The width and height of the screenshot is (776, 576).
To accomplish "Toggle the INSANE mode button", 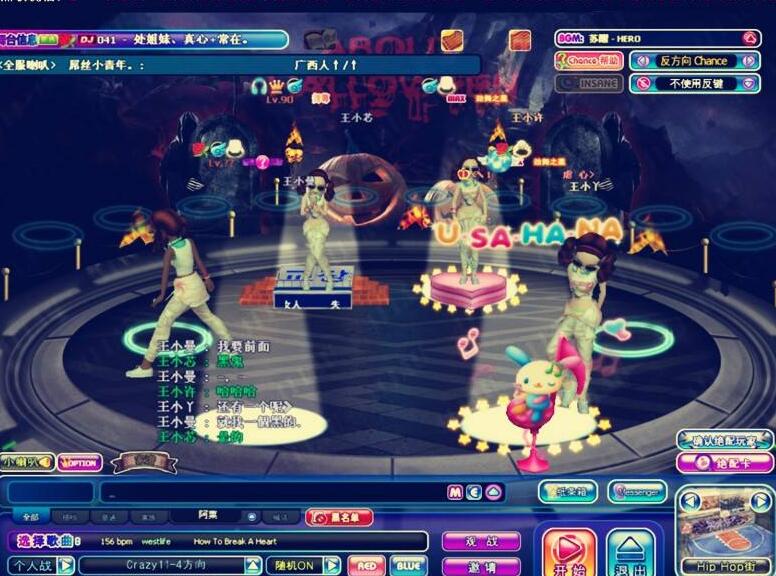I will (x=589, y=83).
